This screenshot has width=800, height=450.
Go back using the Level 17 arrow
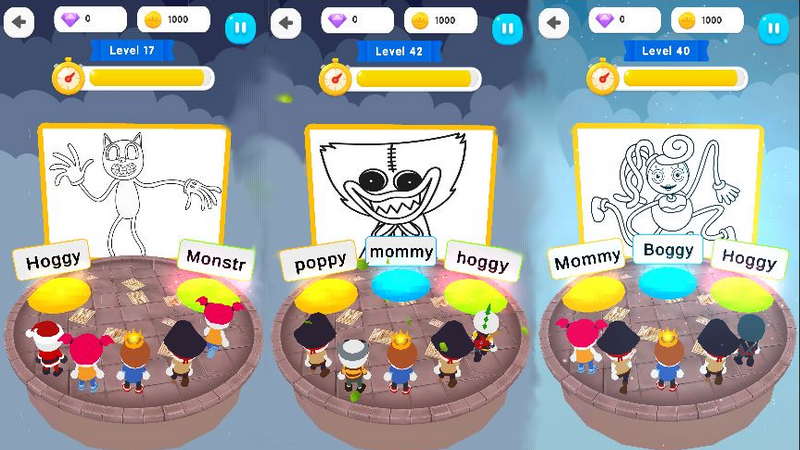pos(18,23)
